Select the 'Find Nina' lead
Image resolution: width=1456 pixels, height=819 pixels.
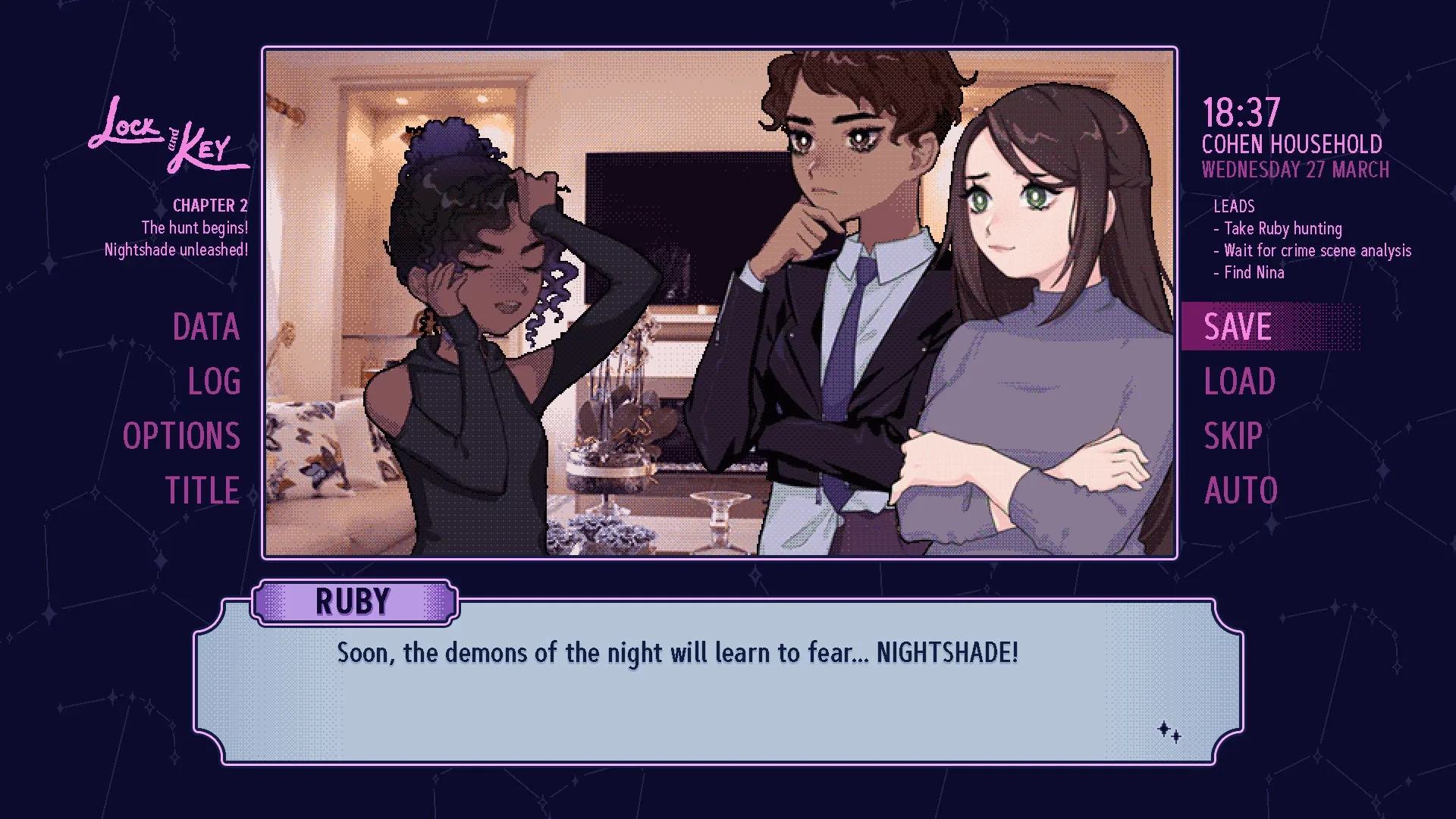coord(1251,273)
